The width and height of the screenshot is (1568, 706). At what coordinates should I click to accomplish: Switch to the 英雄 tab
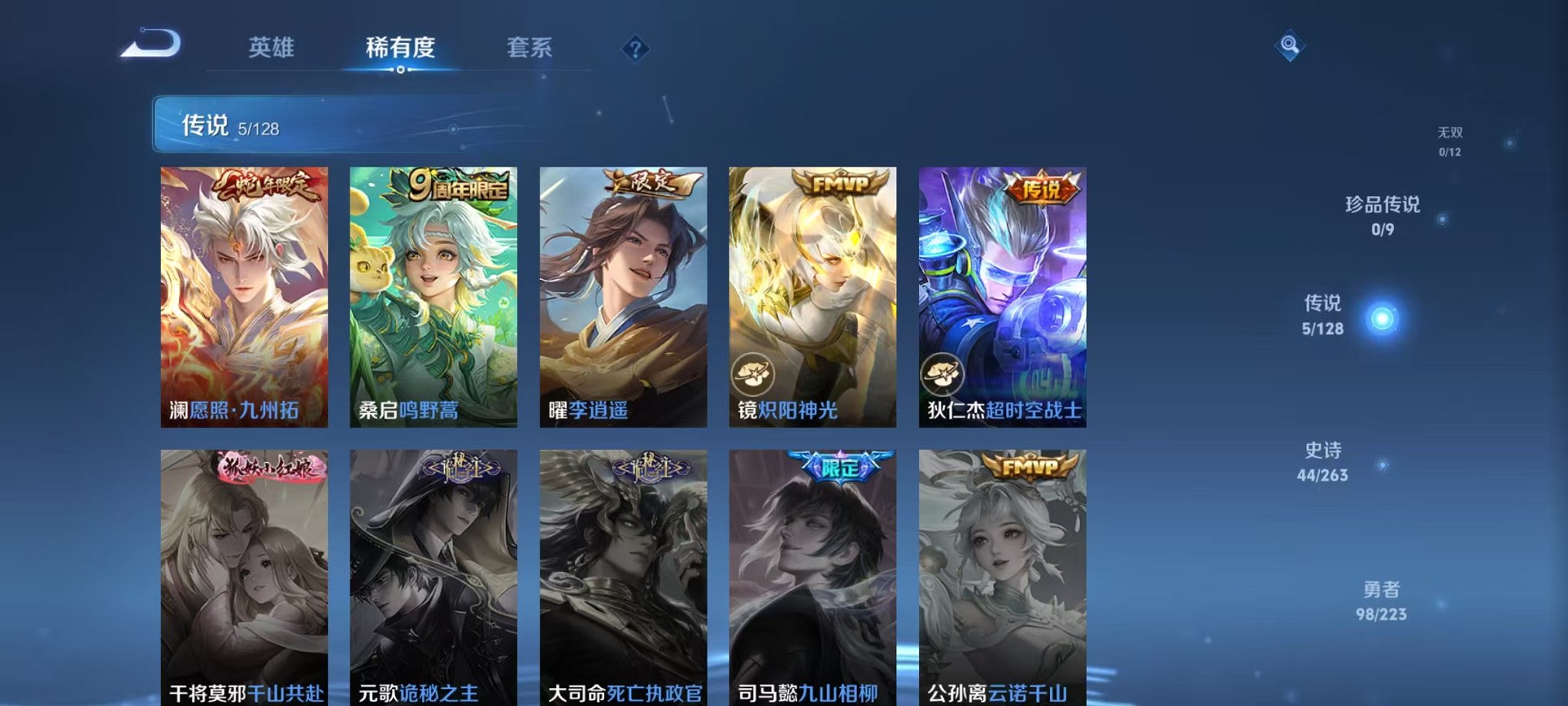click(271, 46)
